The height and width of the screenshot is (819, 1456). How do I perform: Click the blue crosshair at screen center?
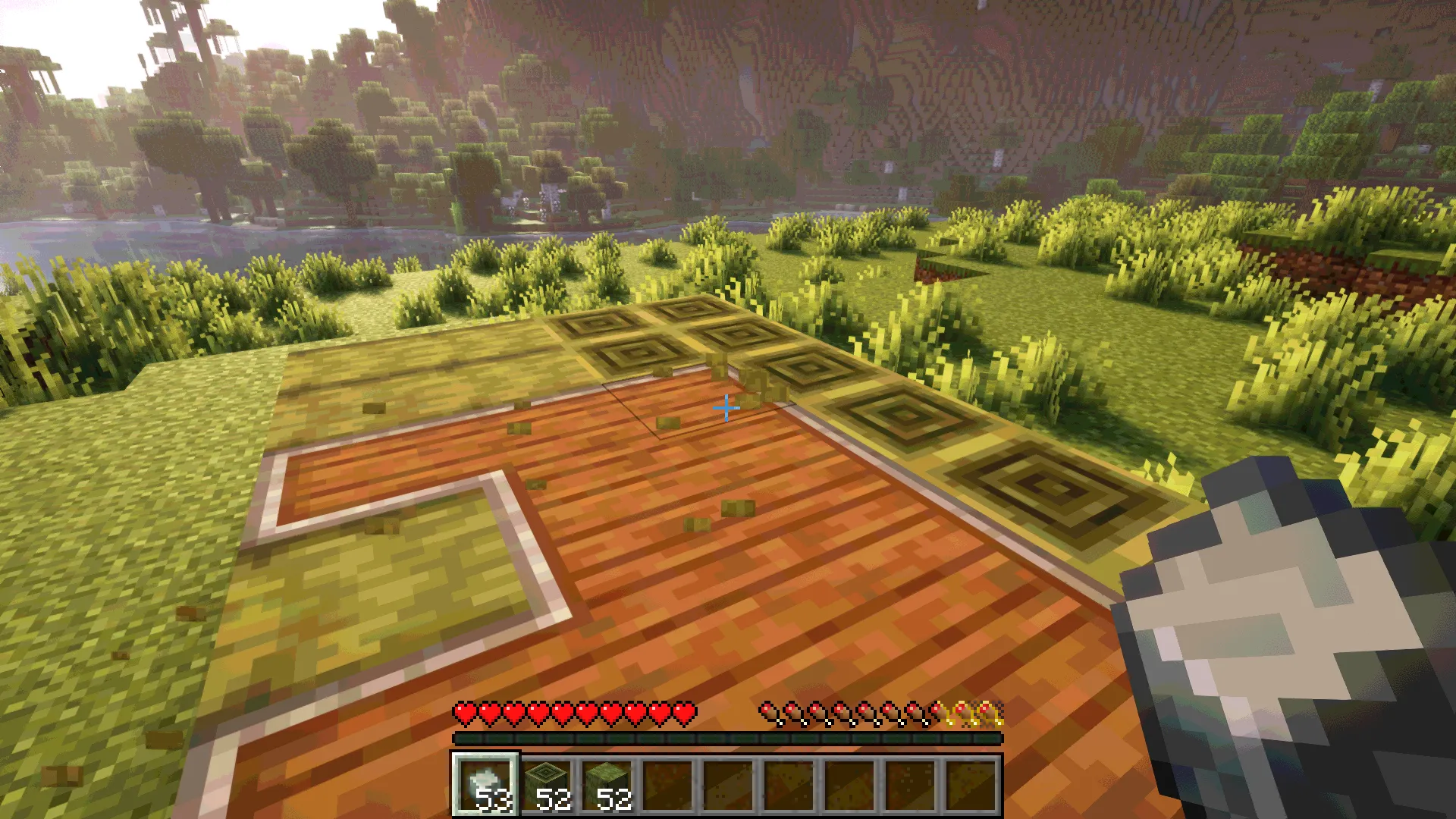point(726,408)
